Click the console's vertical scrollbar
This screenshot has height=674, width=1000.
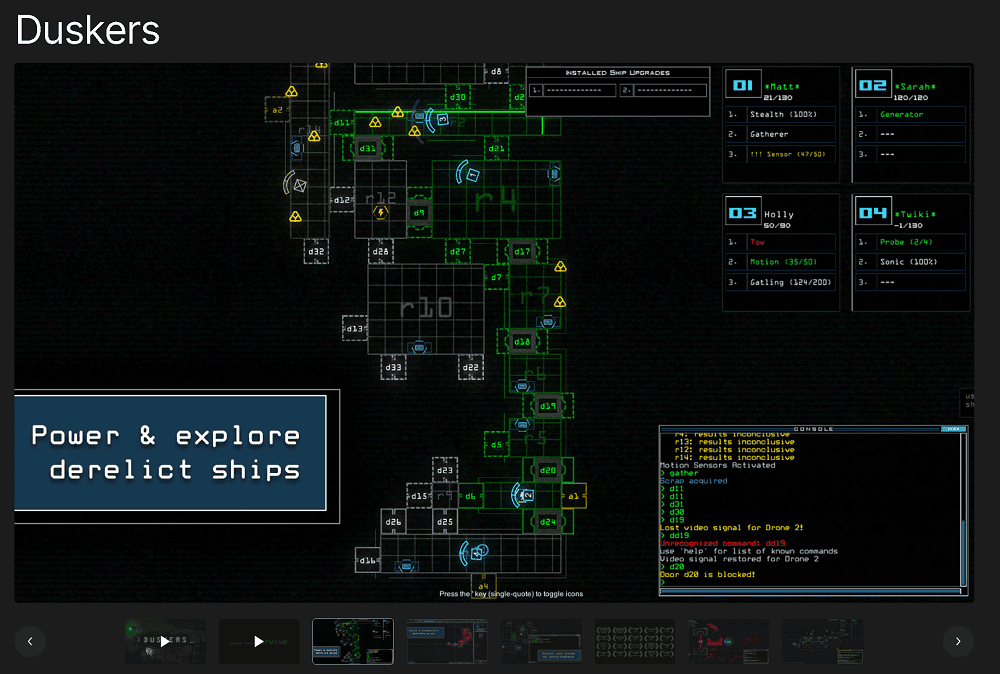tap(964, 552)
